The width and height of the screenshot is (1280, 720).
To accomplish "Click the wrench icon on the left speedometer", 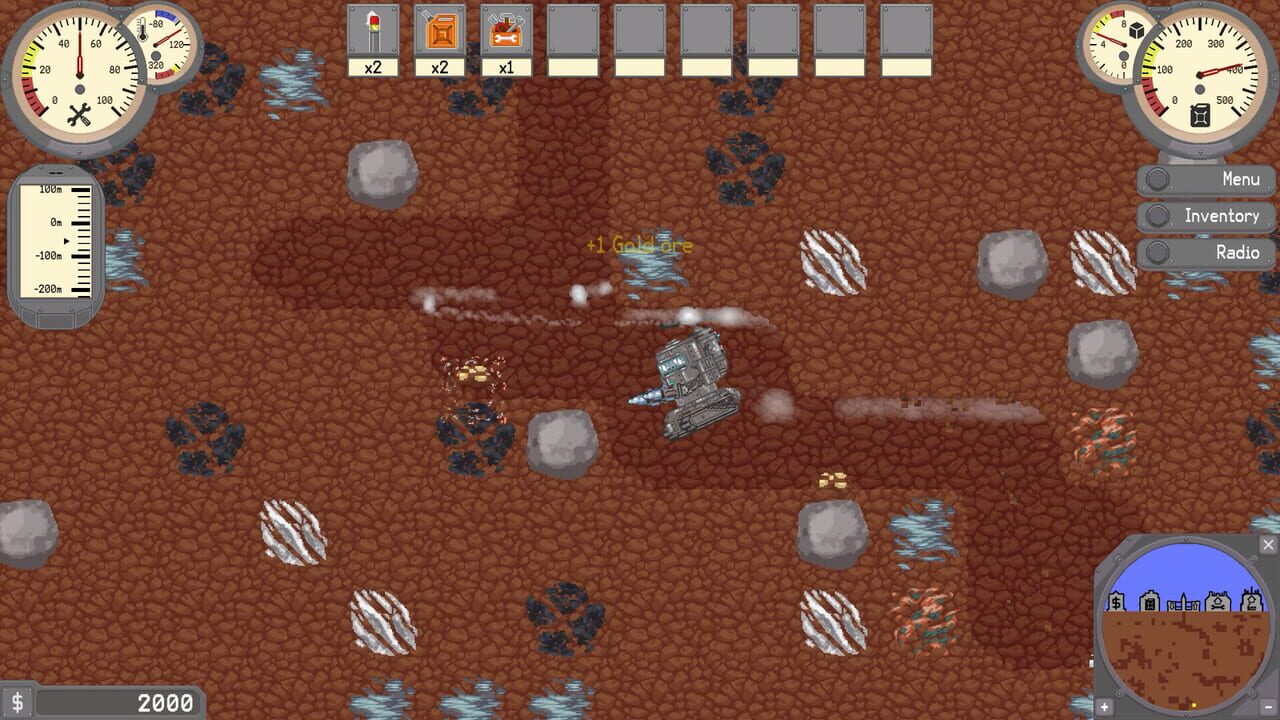I will pos(78,114).
